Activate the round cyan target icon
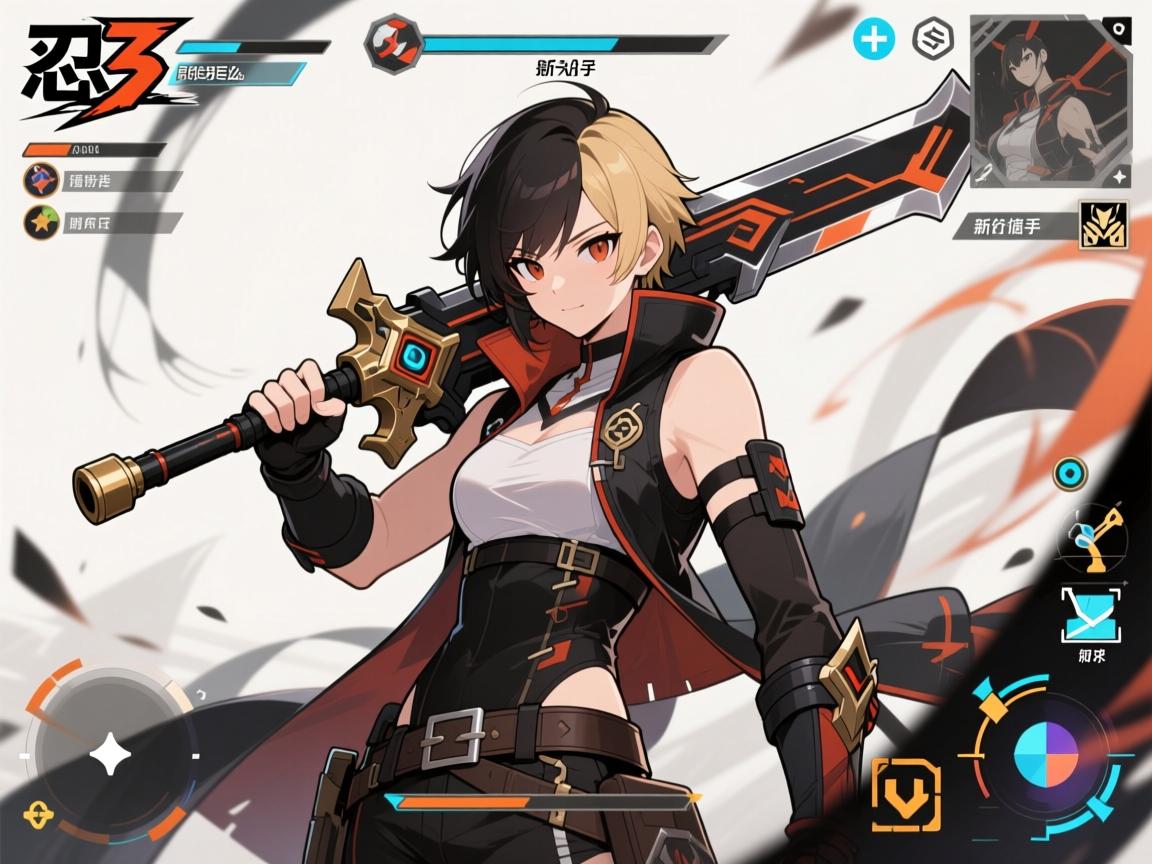 tap(1071, 473)
